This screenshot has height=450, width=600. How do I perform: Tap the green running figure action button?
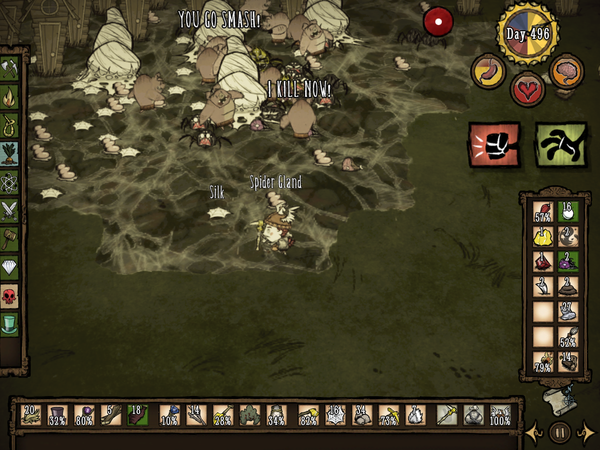pos(560,145)
